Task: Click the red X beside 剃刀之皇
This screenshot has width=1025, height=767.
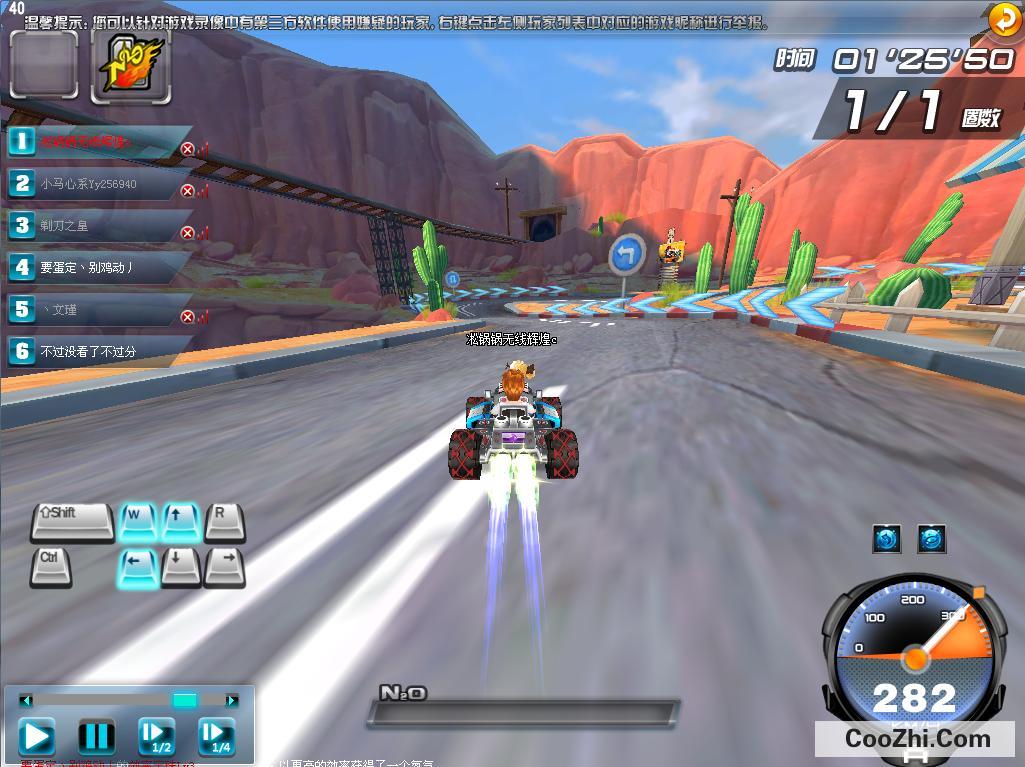Action: coord(187,233)
